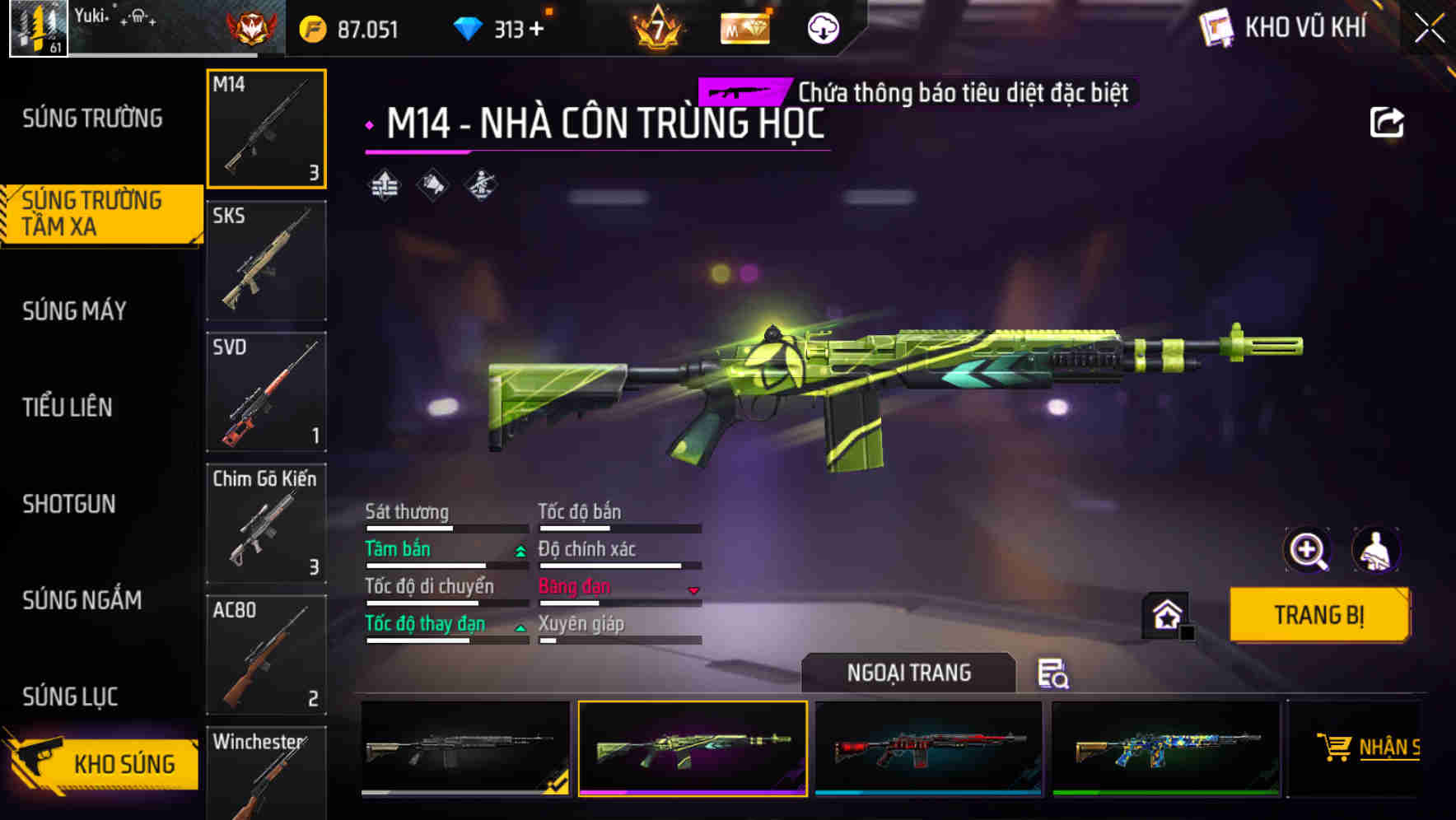Open the weapon zoom magnifier icon

(1308, 550)
